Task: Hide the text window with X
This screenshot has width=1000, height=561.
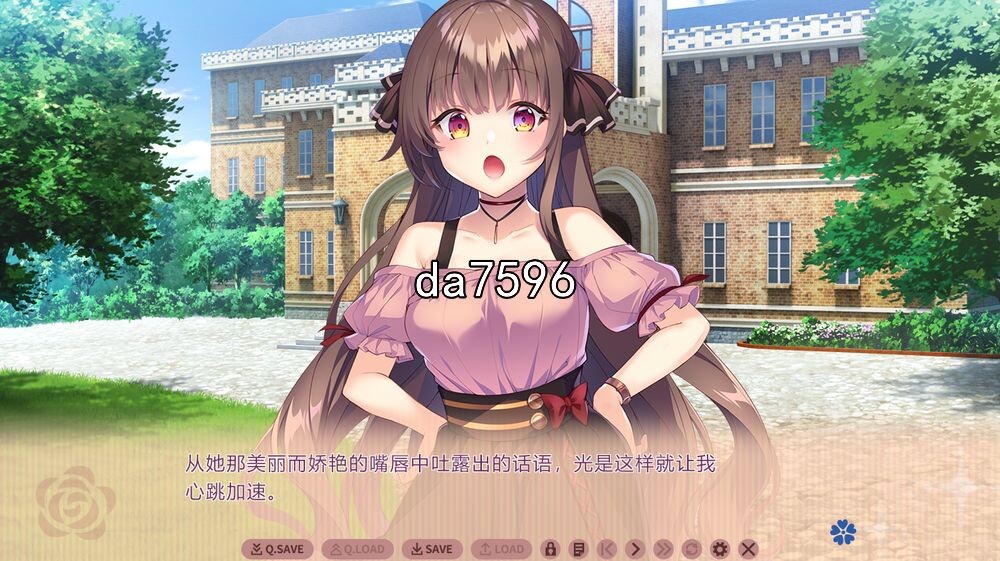Action: pos(748,549)
